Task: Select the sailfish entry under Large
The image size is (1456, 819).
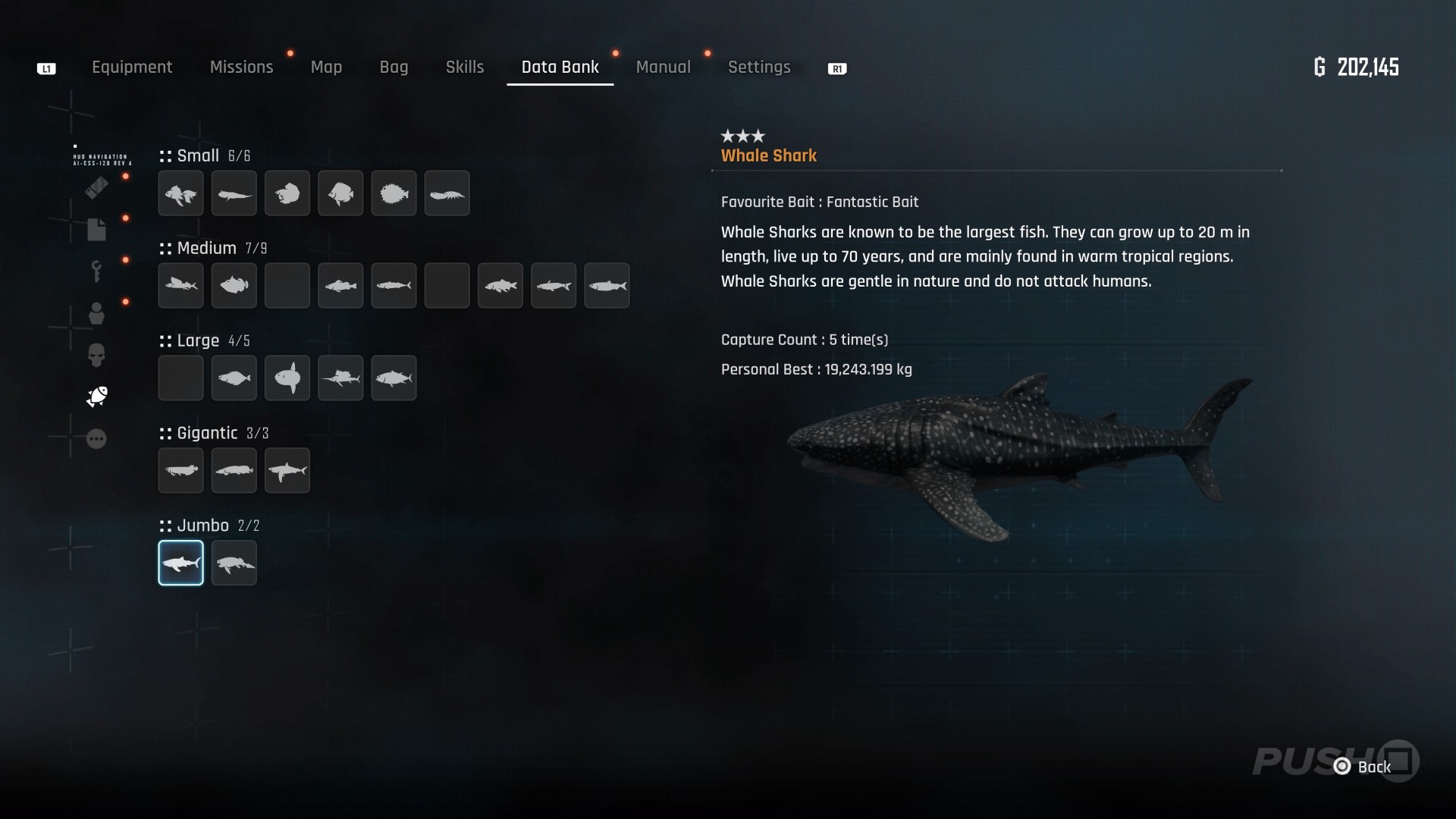Action: (x=340, y=378)
